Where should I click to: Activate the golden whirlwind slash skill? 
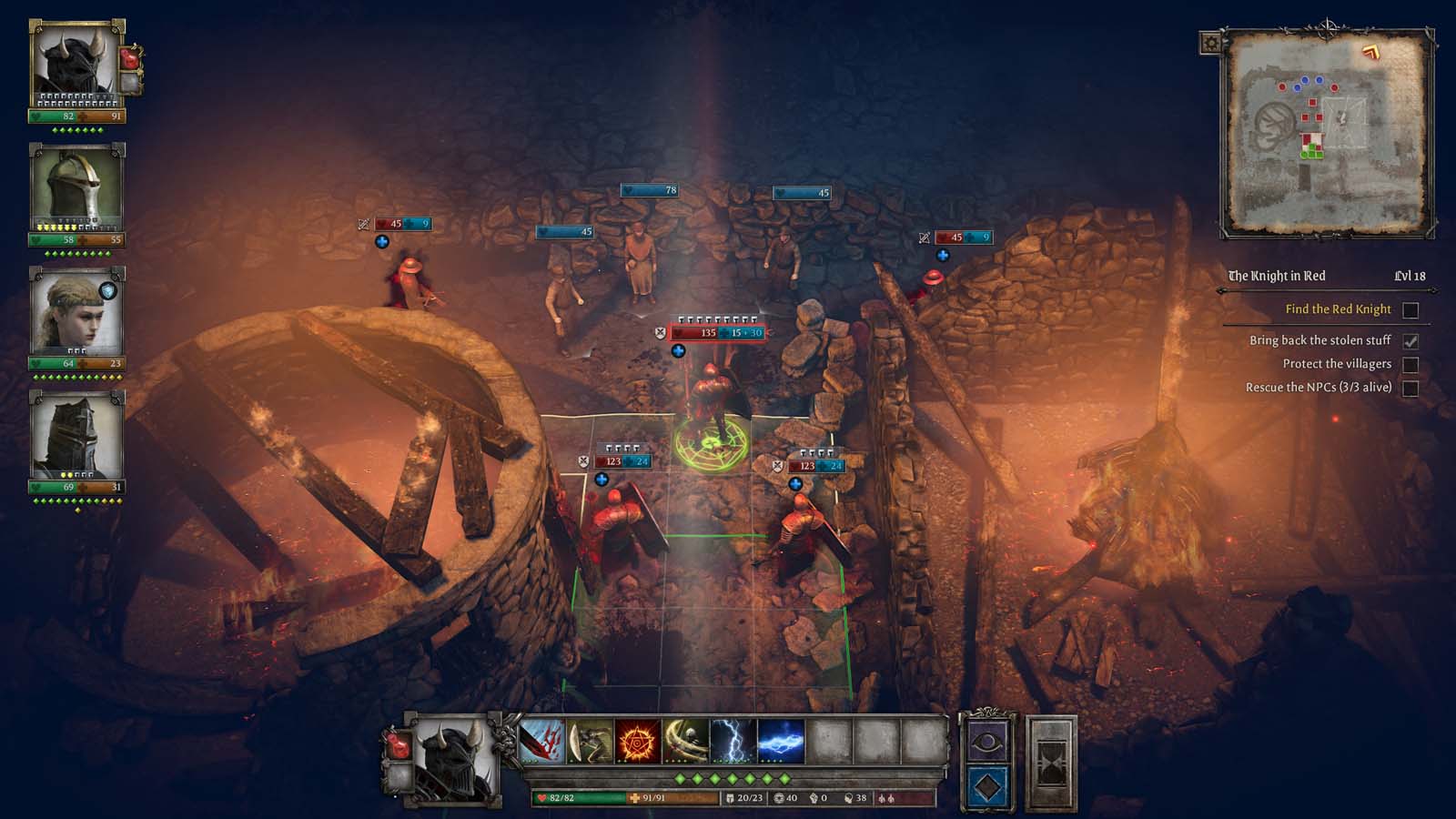[685, 742]
